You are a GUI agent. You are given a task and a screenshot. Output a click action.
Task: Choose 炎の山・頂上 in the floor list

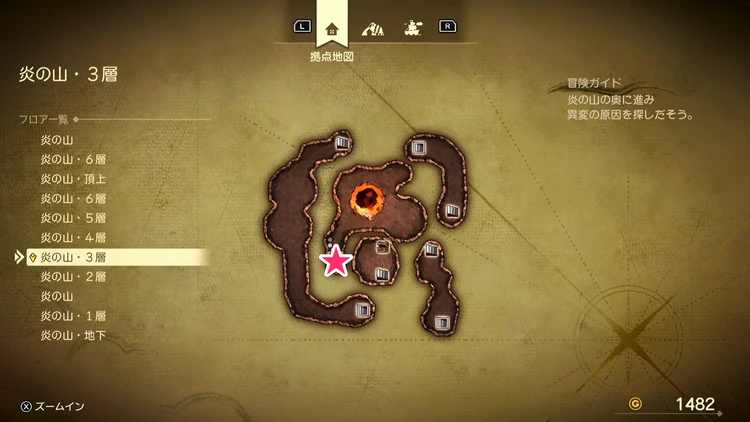point(74,179)
